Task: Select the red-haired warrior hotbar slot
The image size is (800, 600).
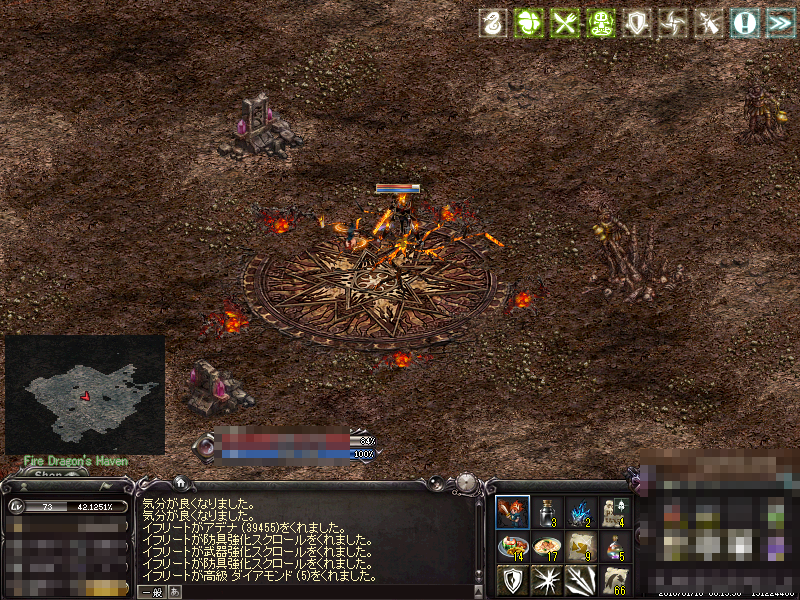Action: [512, 512]
